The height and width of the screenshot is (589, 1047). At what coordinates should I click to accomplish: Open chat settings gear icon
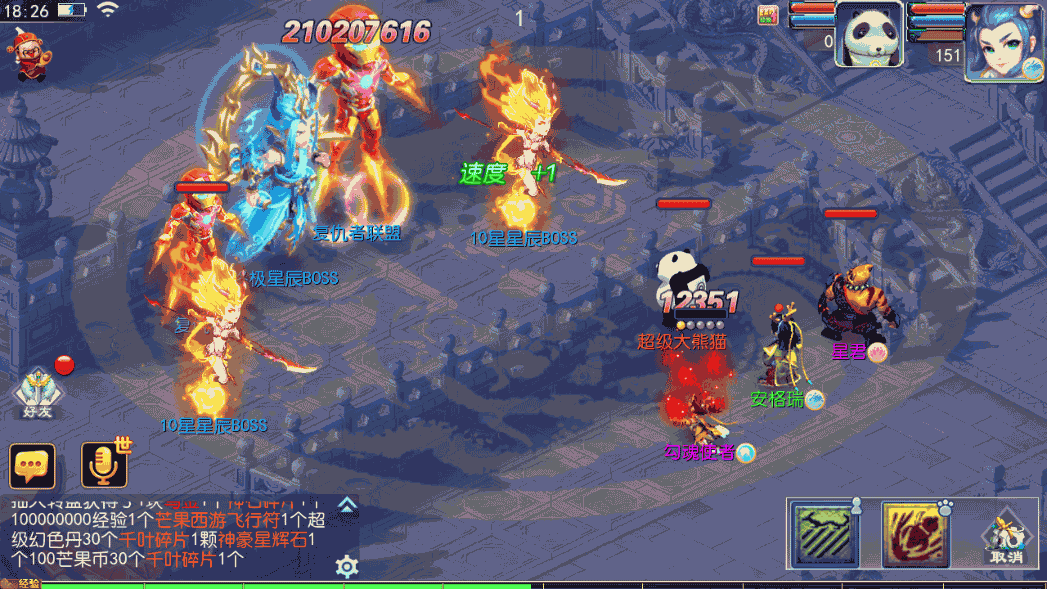(x=347, y=567)
